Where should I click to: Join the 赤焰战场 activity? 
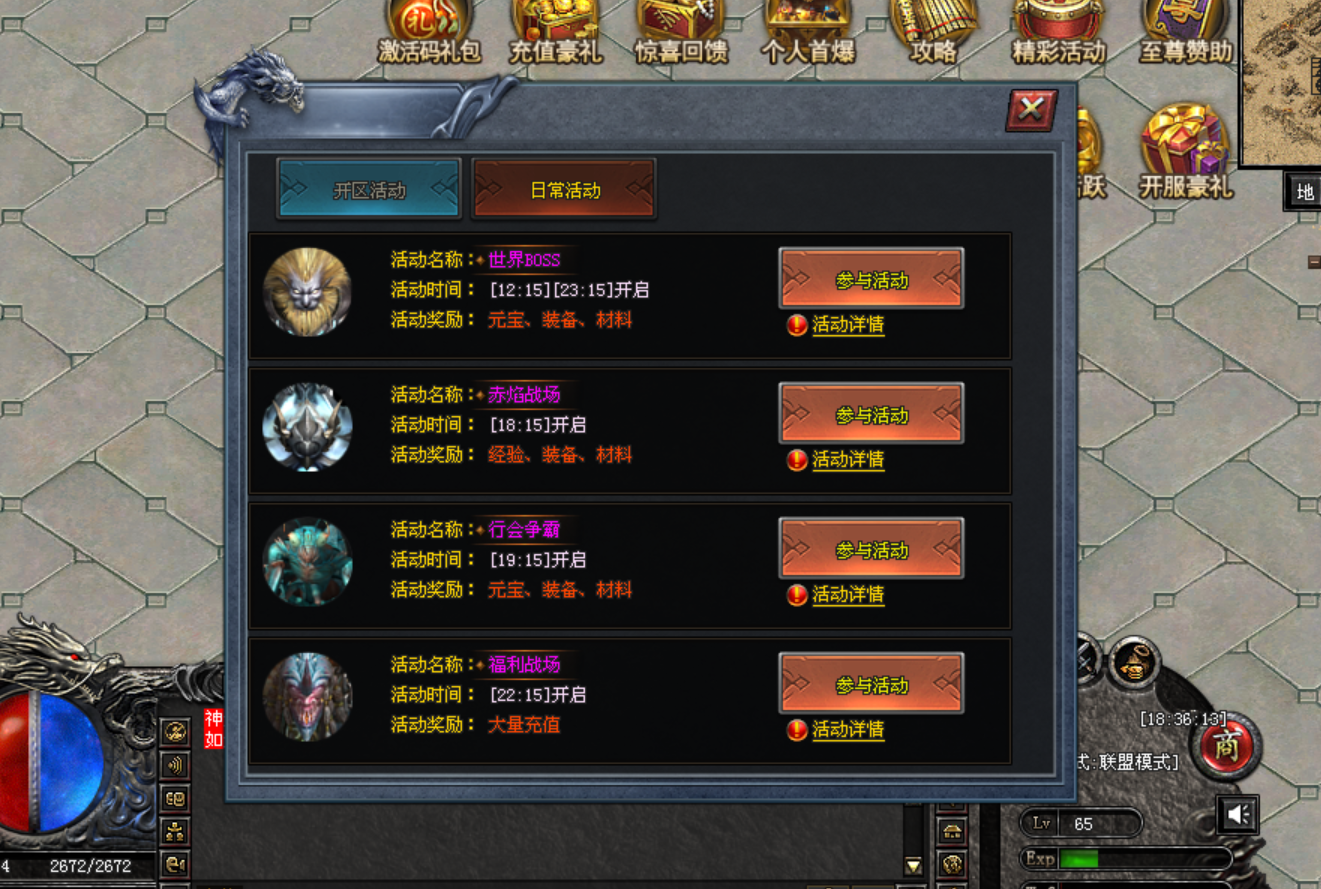tap(871, 414)
